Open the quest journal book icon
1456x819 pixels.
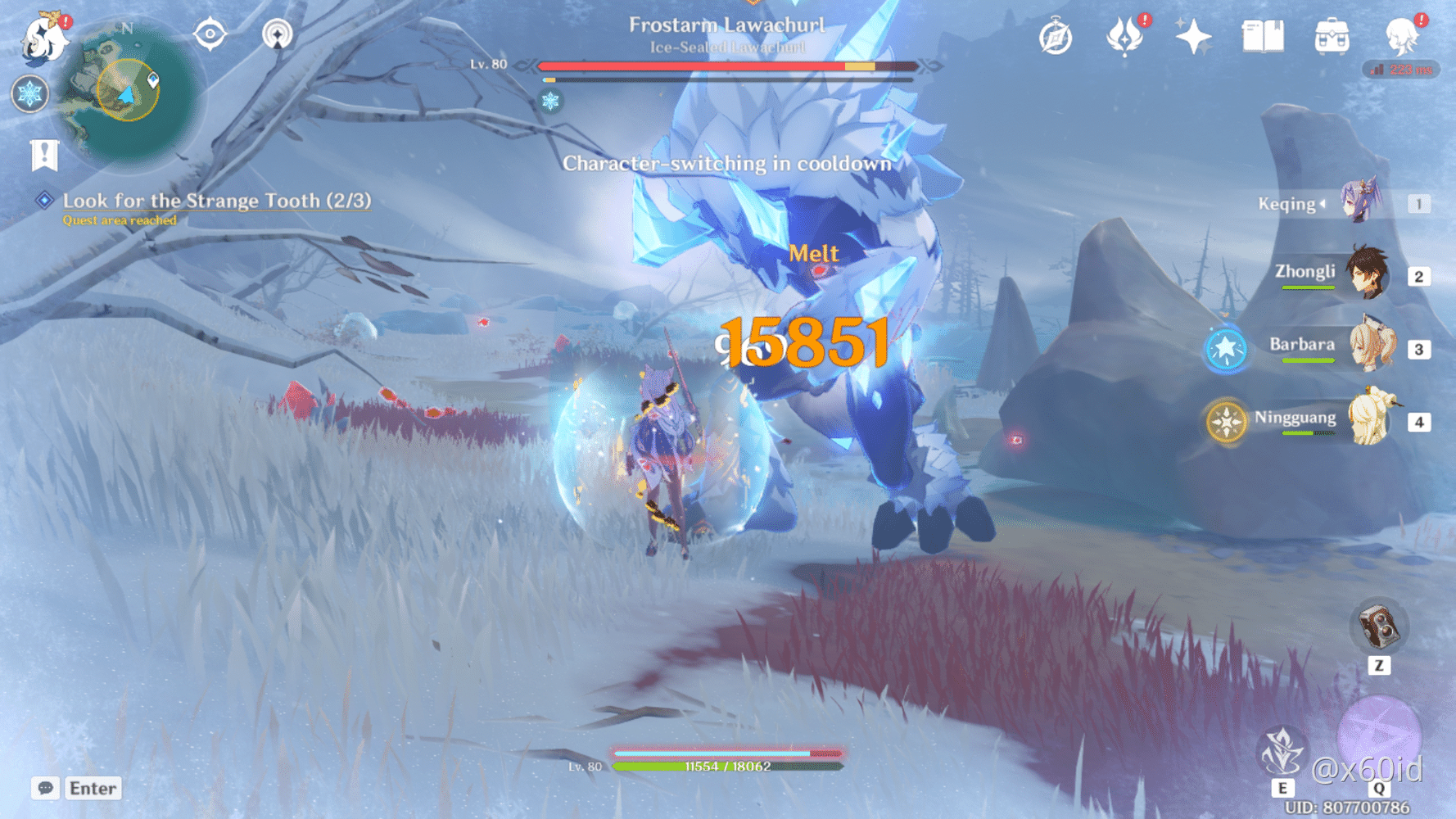tap(1262, 36)
